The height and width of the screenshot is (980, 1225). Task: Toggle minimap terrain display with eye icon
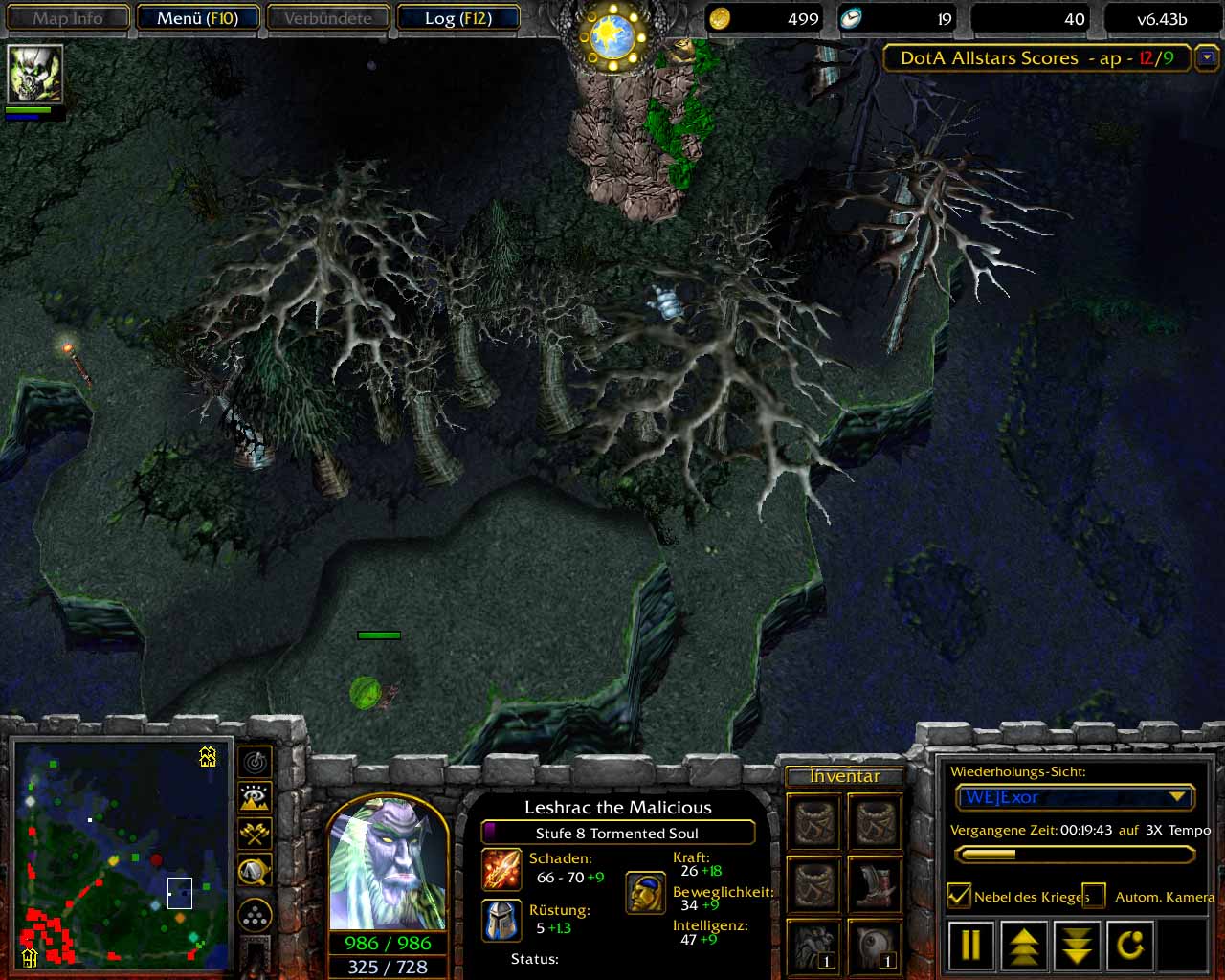[x=255, y=798]
